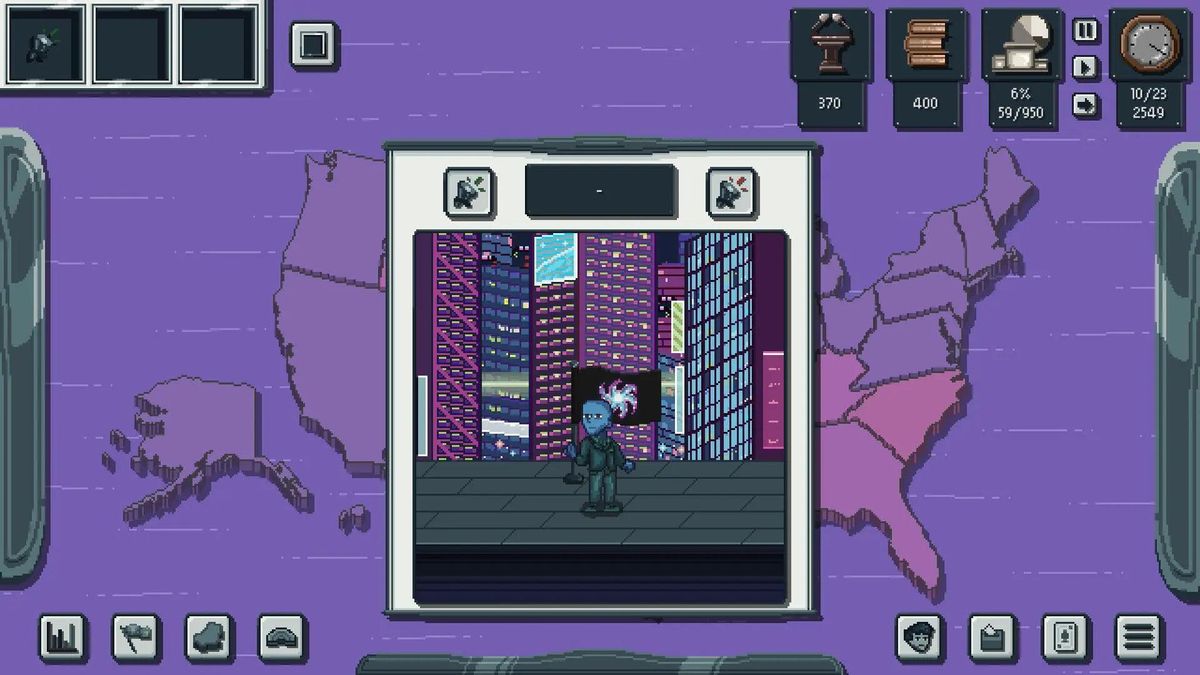Click the stacked books resource icon
1200x675 pixels.
[925, 46]
